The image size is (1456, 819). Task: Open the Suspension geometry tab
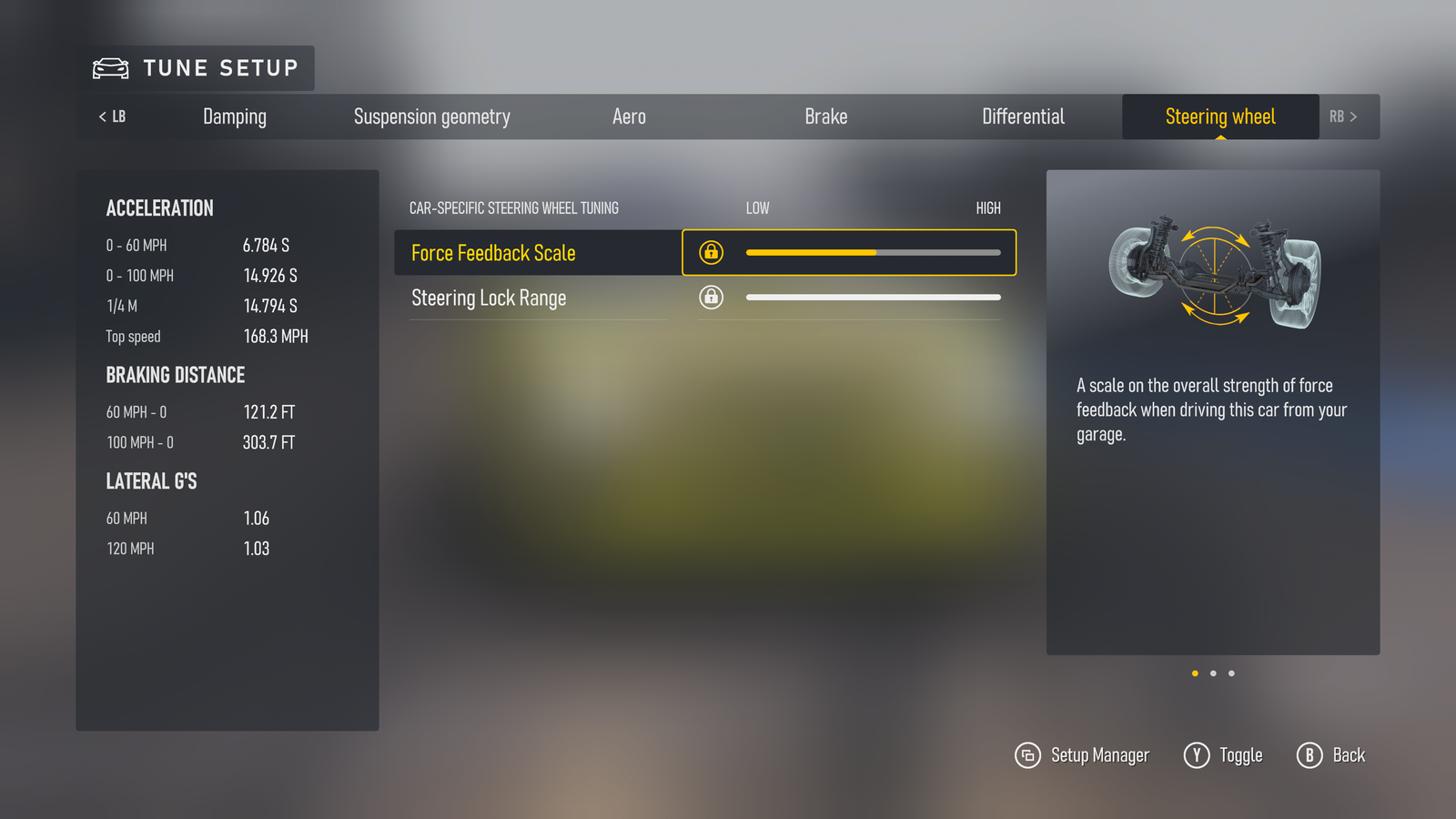pos(431,116)
